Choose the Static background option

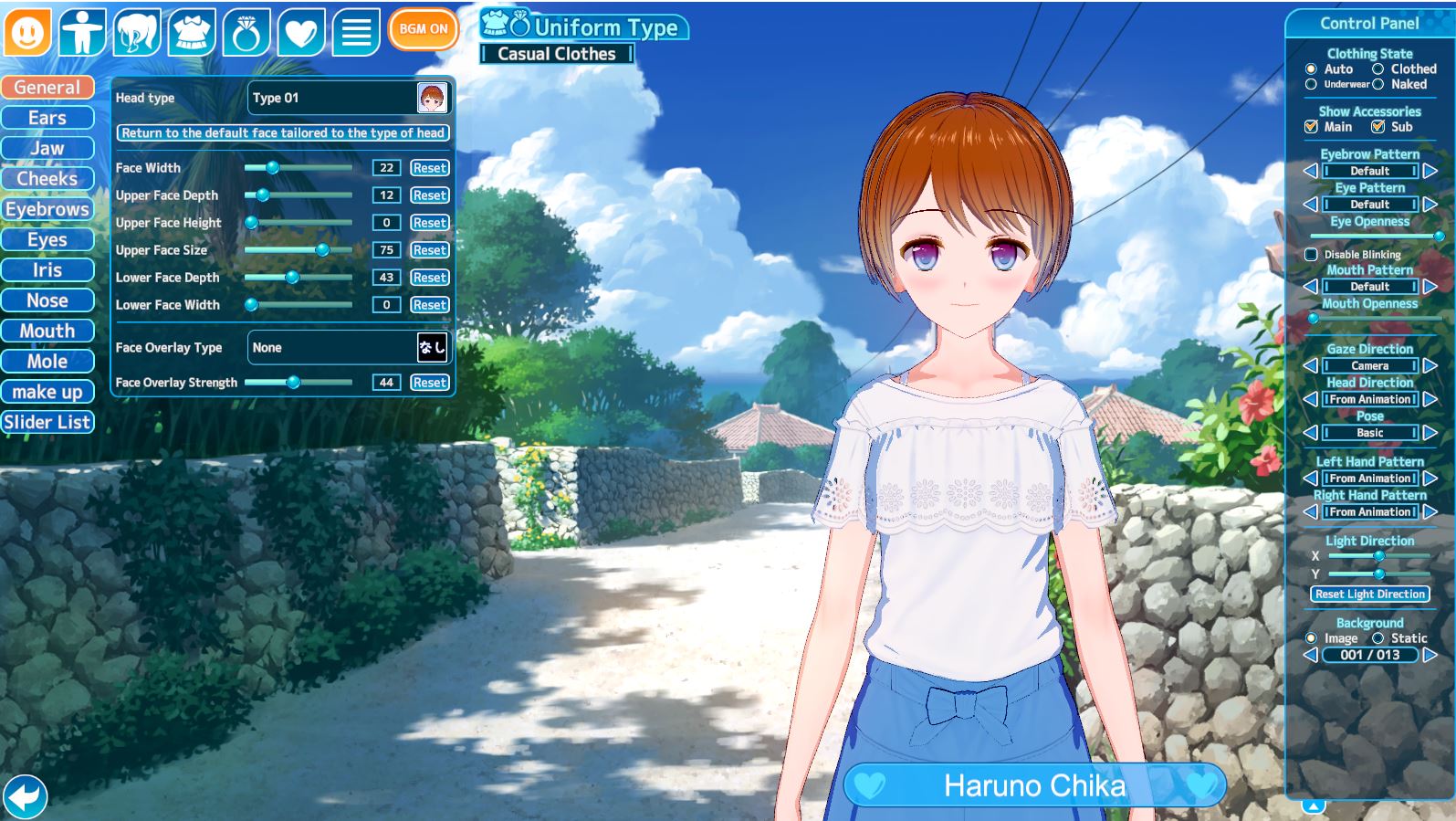[x=1378, y=638]
